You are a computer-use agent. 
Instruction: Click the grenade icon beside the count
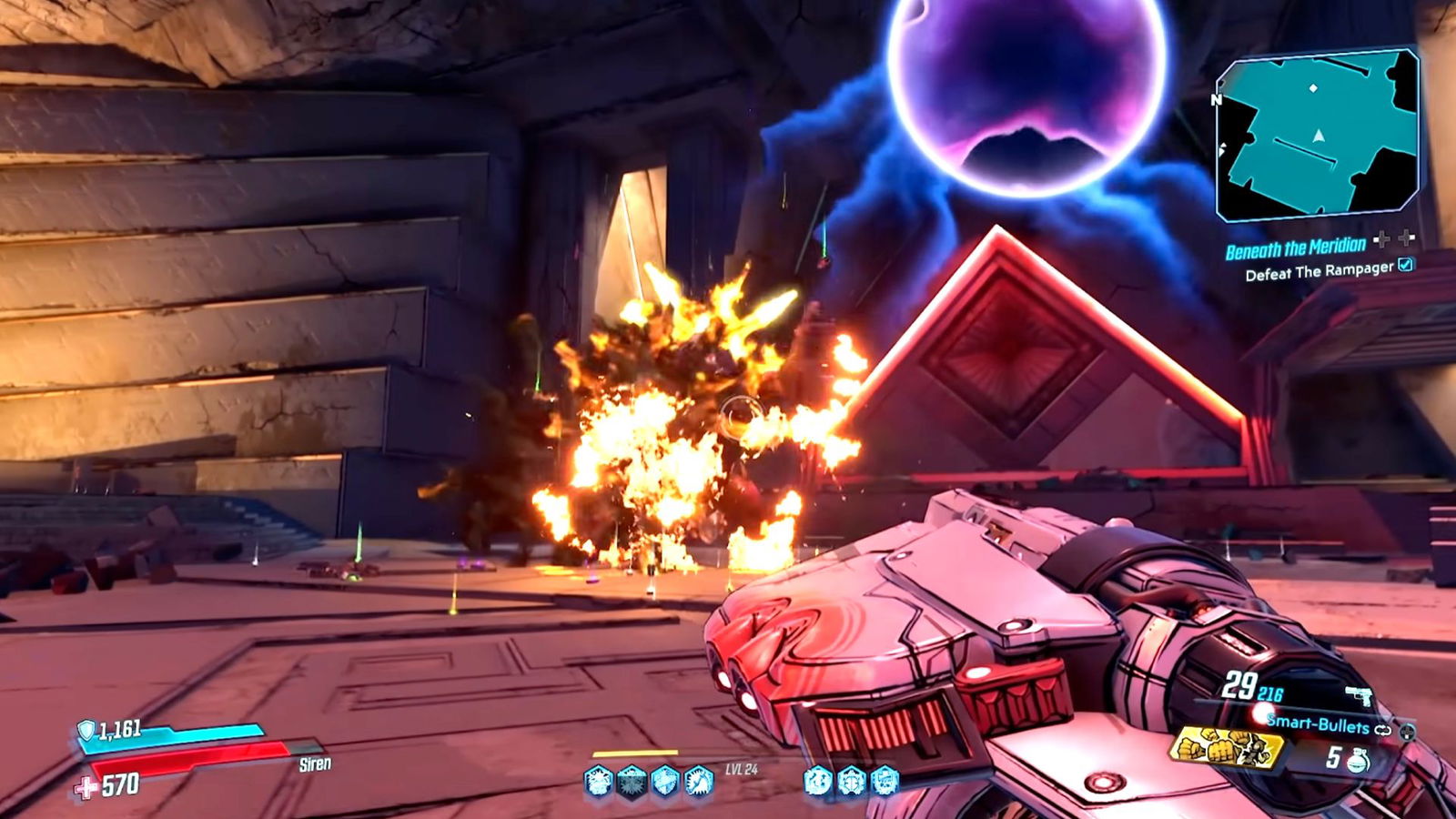[x=1359, y=760]
